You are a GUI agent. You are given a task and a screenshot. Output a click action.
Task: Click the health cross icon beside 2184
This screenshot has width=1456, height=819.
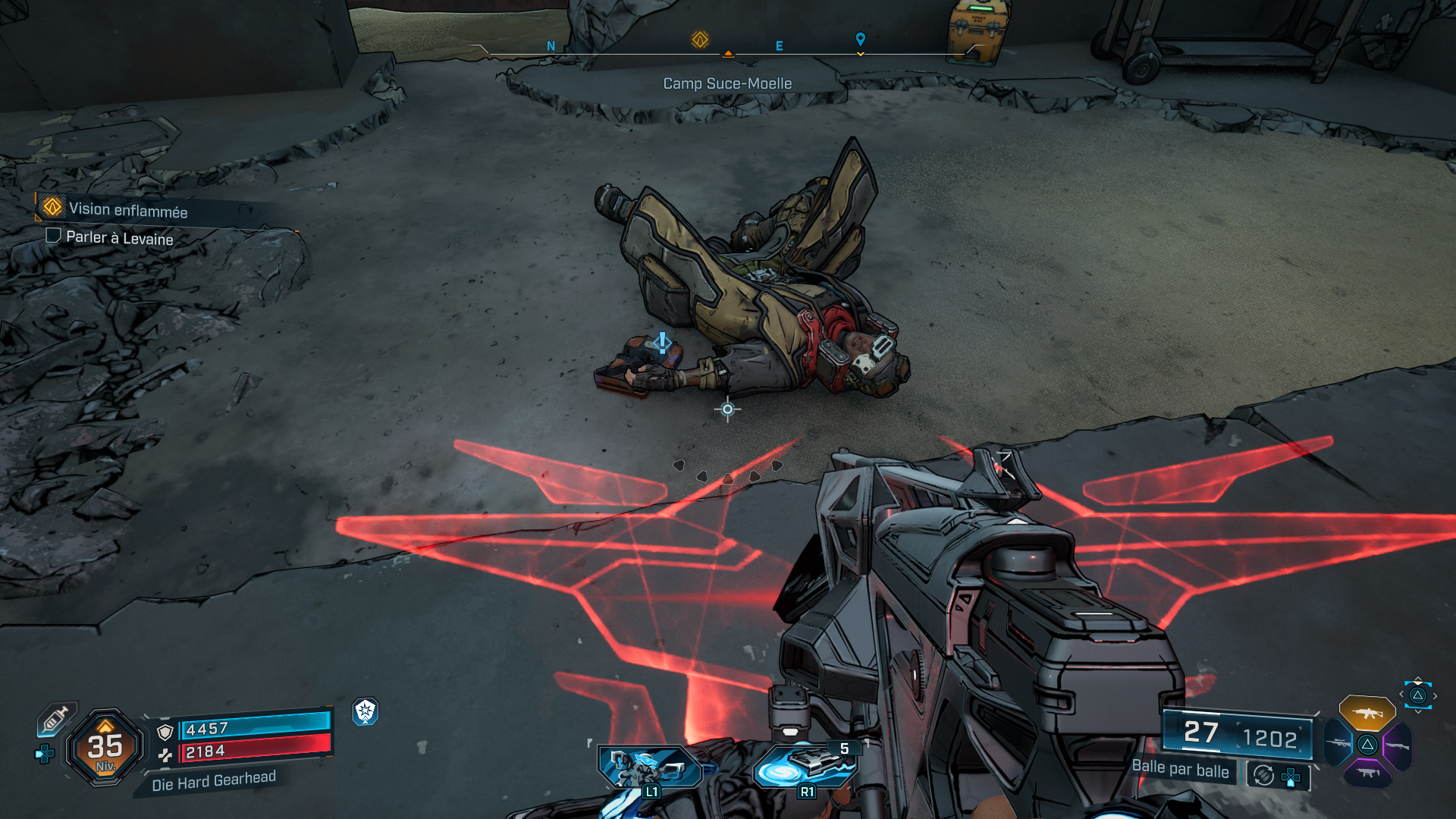click(166, 756)
